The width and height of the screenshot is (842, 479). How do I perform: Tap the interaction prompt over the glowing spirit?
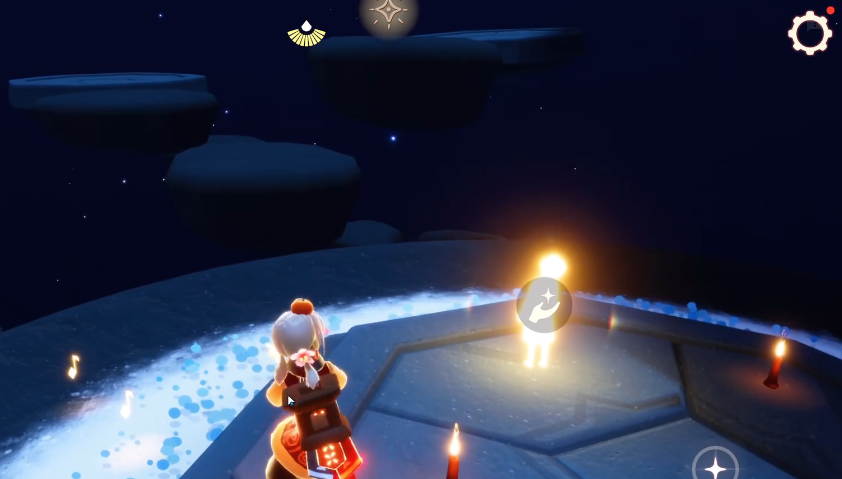(544, 305)
